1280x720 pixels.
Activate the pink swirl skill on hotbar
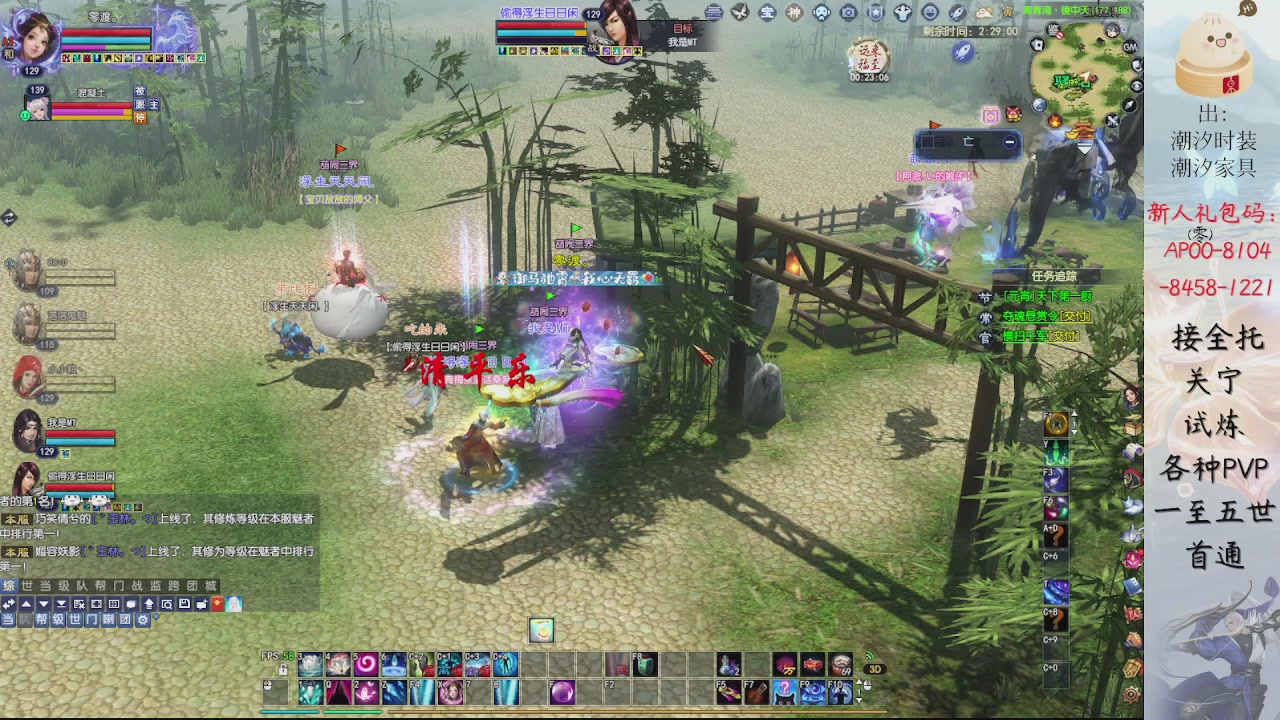pyautogui.click(x=366, y=664)
